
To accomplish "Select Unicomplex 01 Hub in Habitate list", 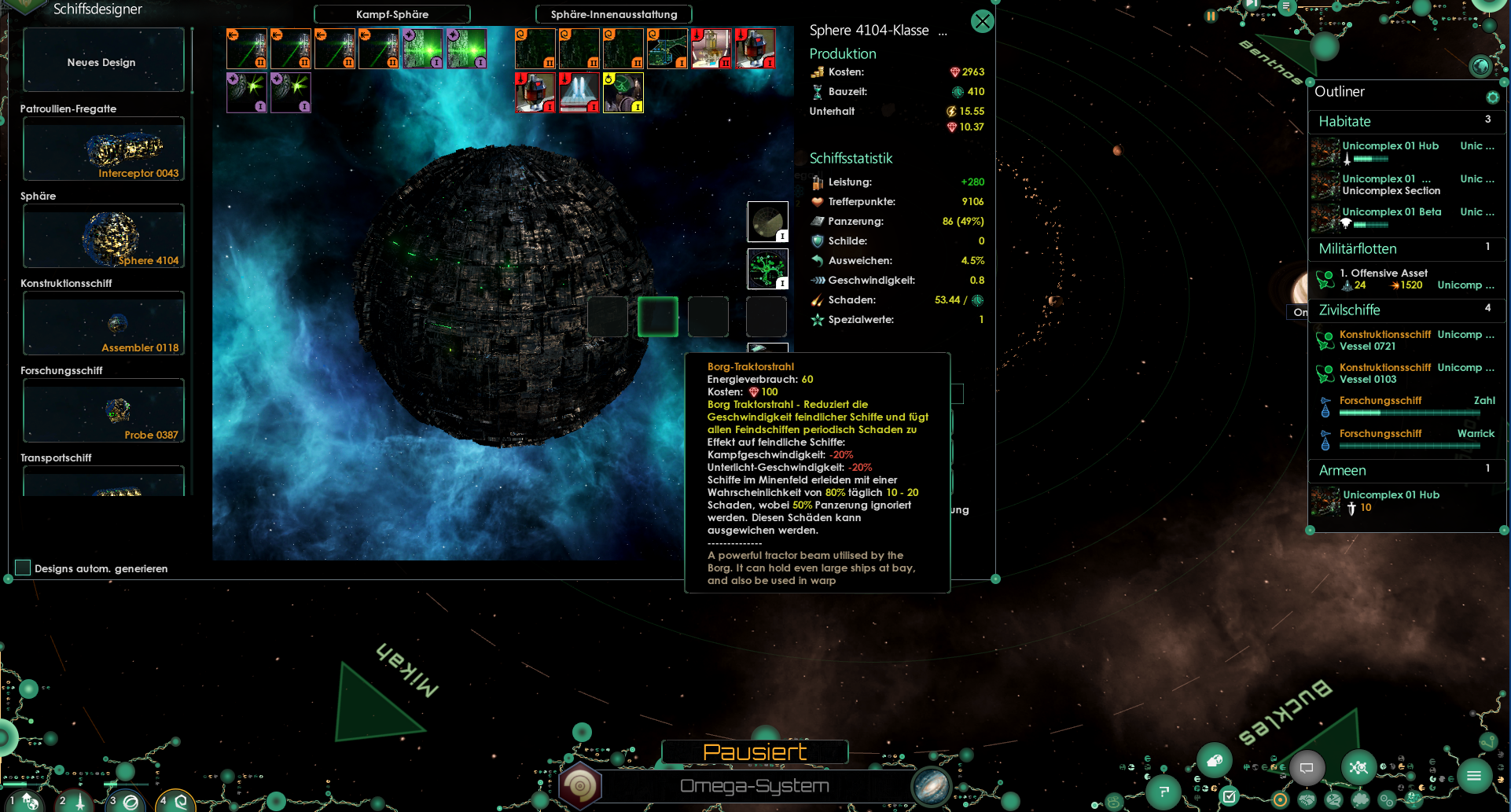I will click(x=1390, y=146).
